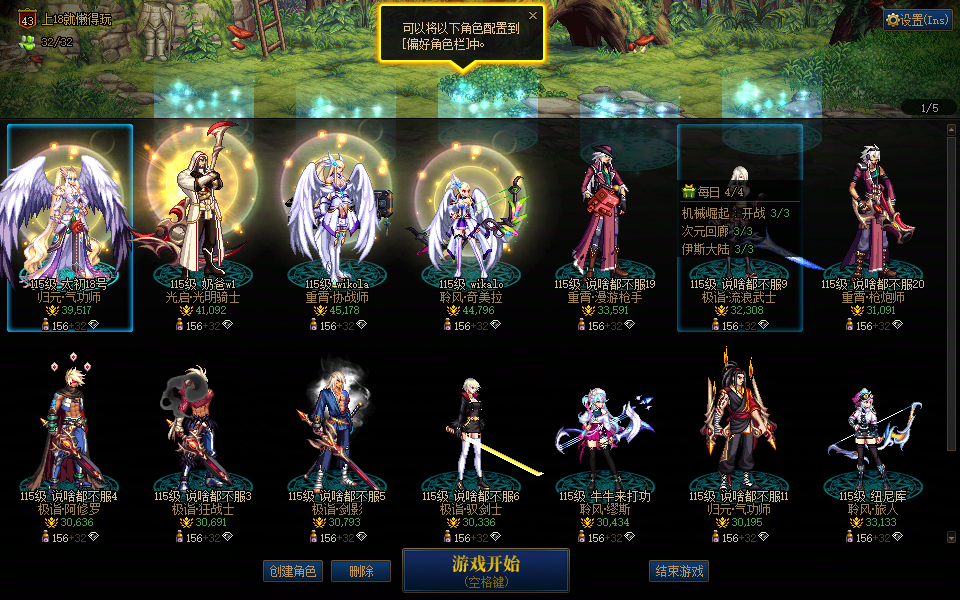Choose the 极诣·驭剑士 character
The image size is (960, 600).
pyautogui.click(x=471, y=440)
